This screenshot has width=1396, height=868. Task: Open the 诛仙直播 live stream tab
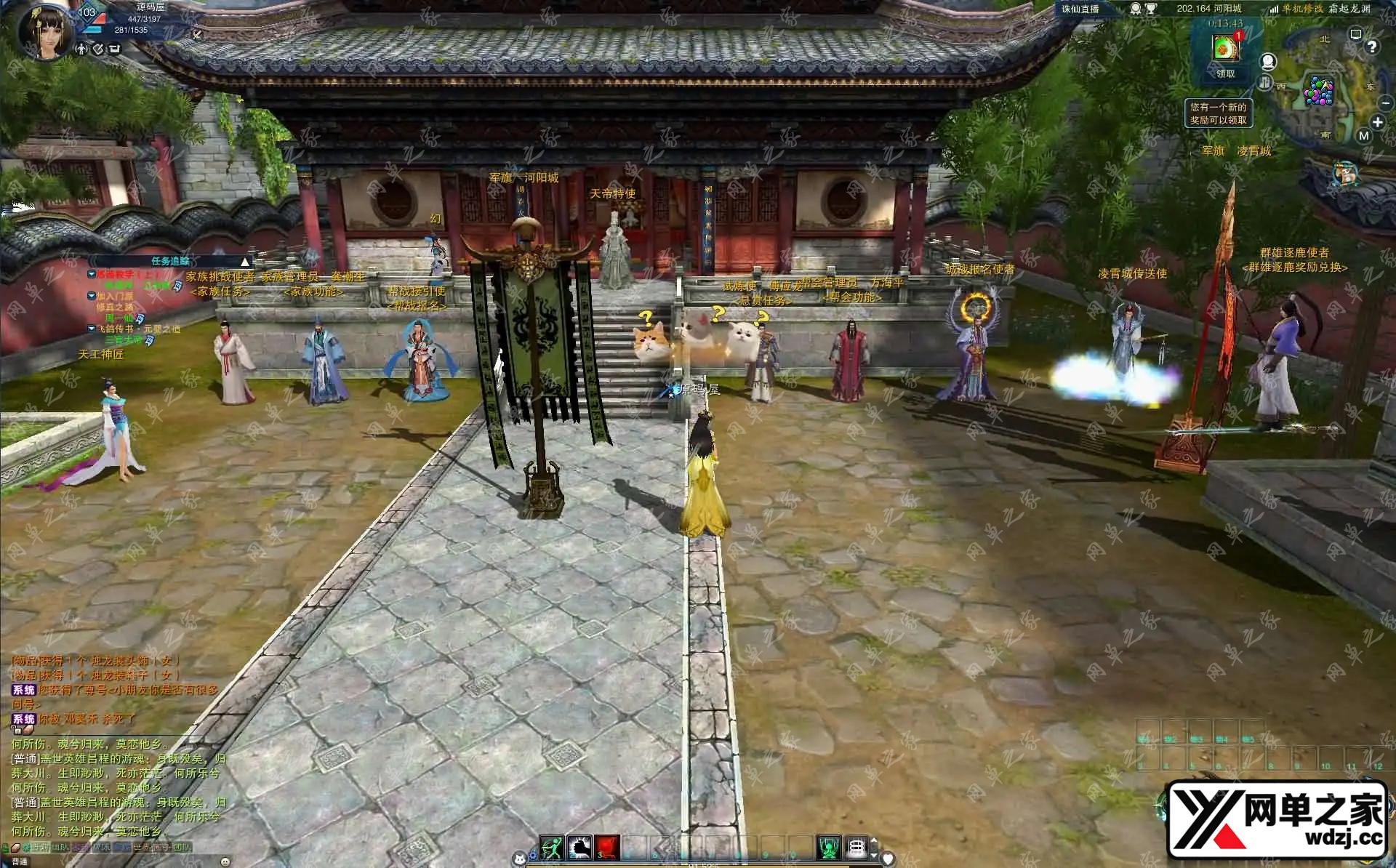point(1080,9)
